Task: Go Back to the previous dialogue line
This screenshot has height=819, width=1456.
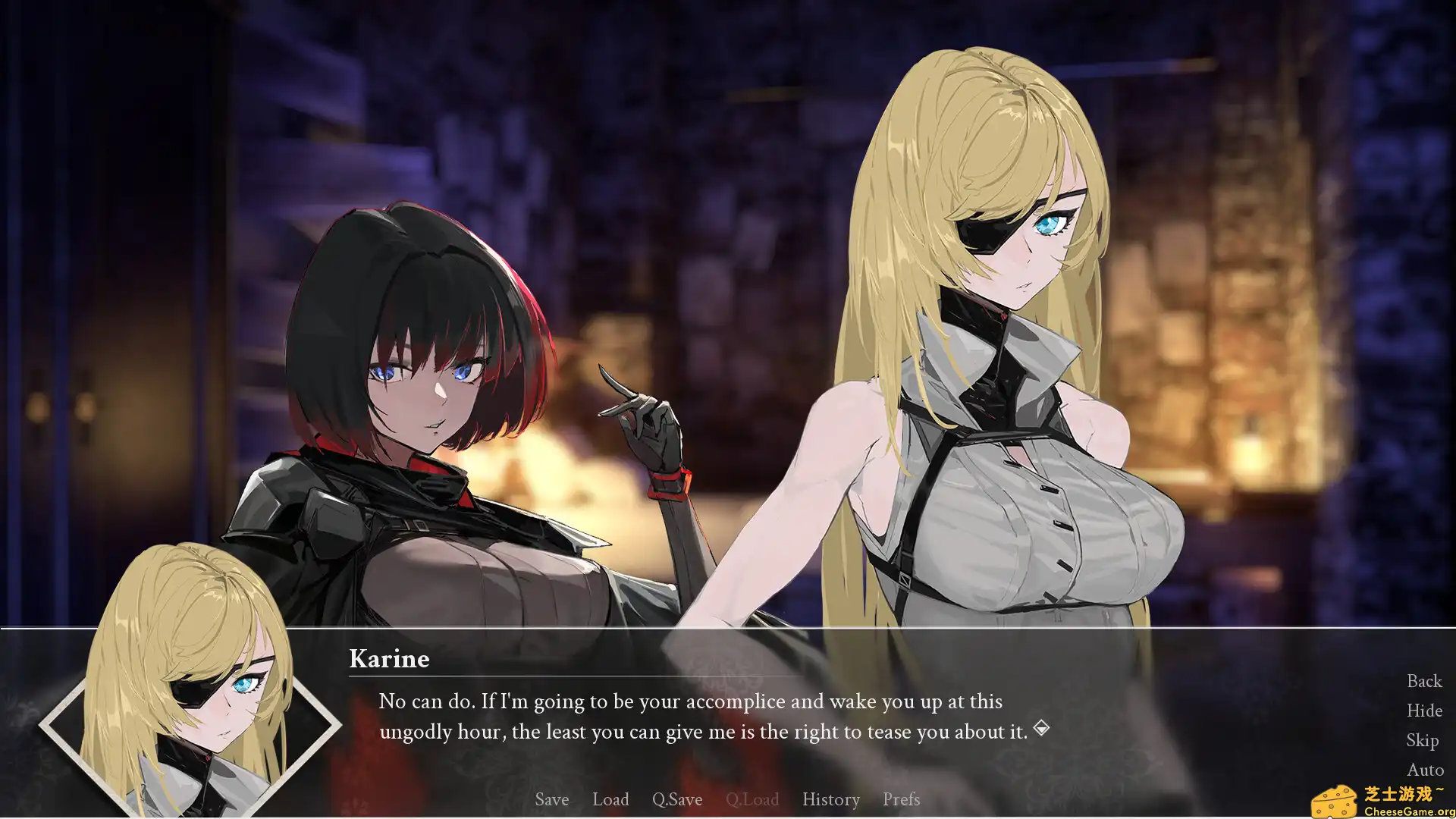Action: [x=1423, y=681]
